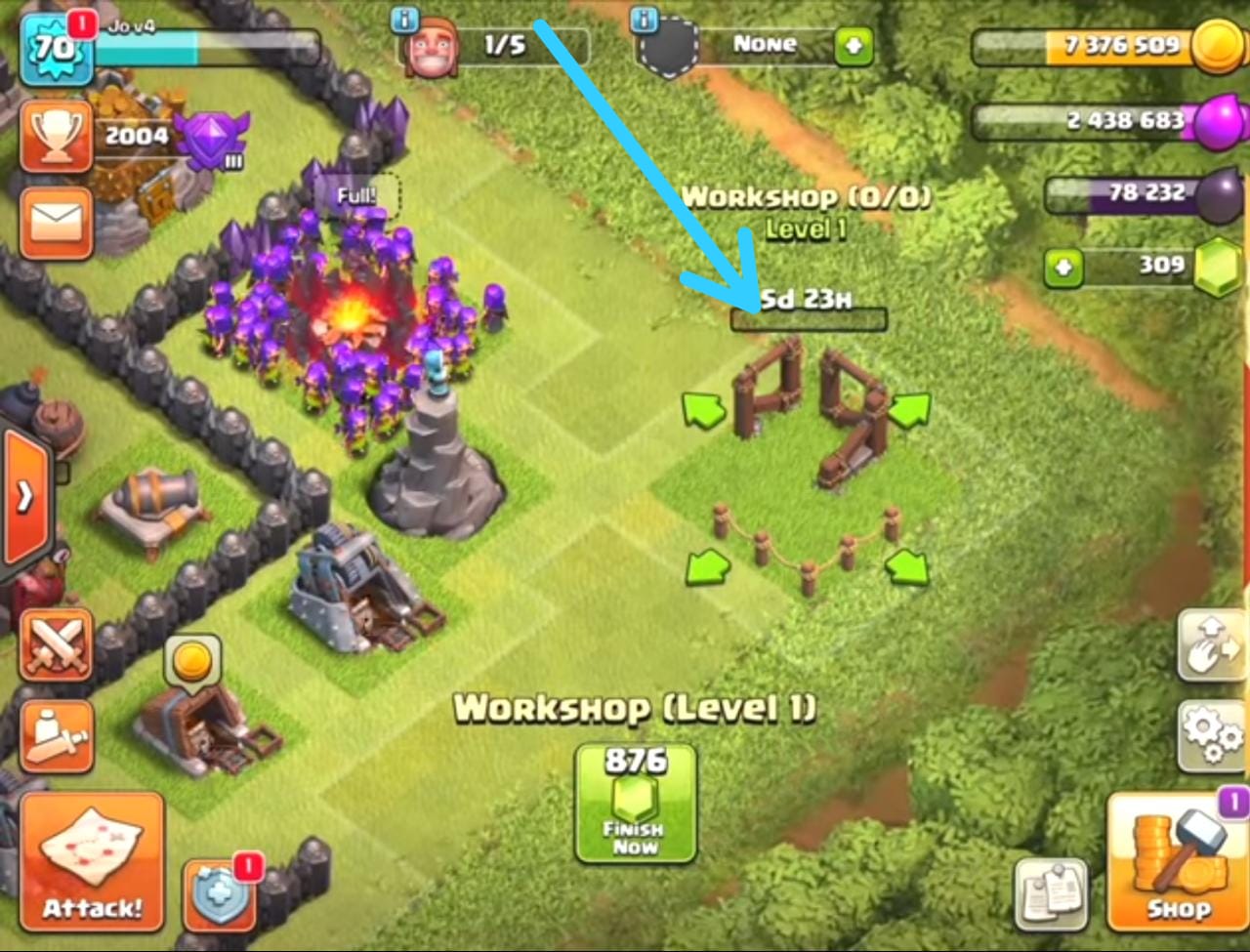The height and width of the screenshot is (952, 1250).
Task: Open the army overview via crossed swords icon
Action: [56, 644]
